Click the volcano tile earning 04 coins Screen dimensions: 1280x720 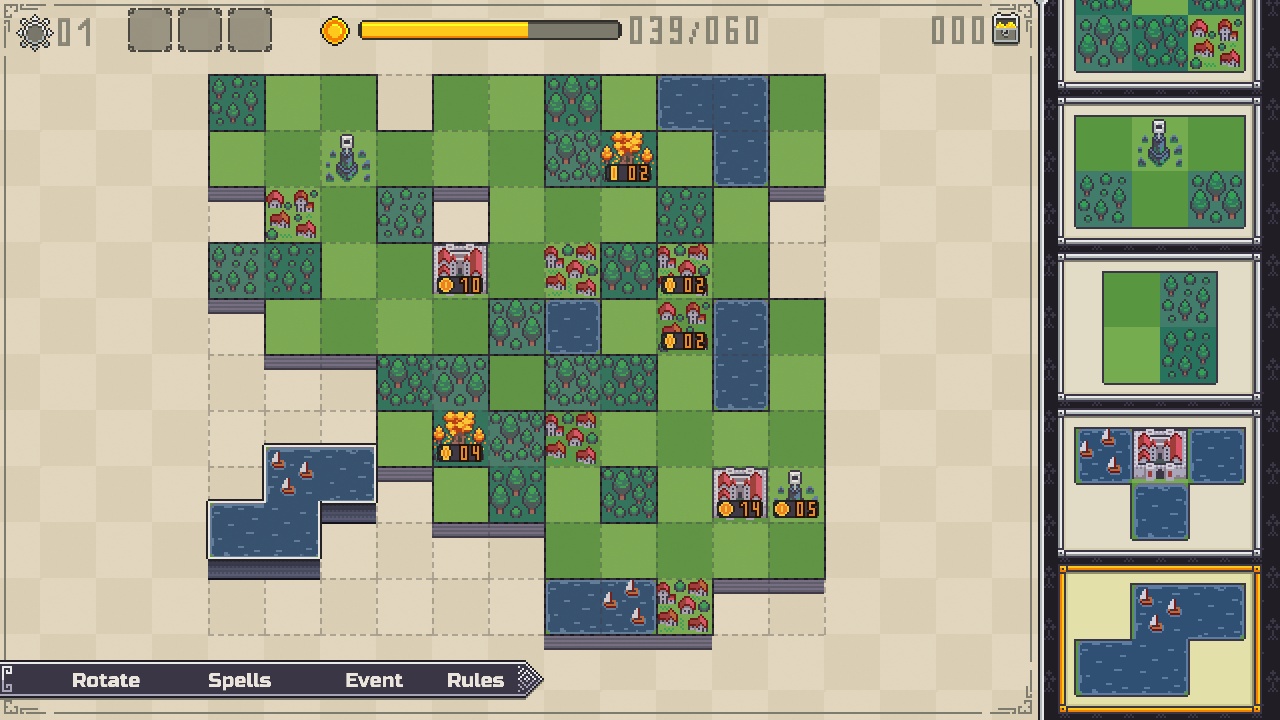pyautogui.click(x=460, y=438)
